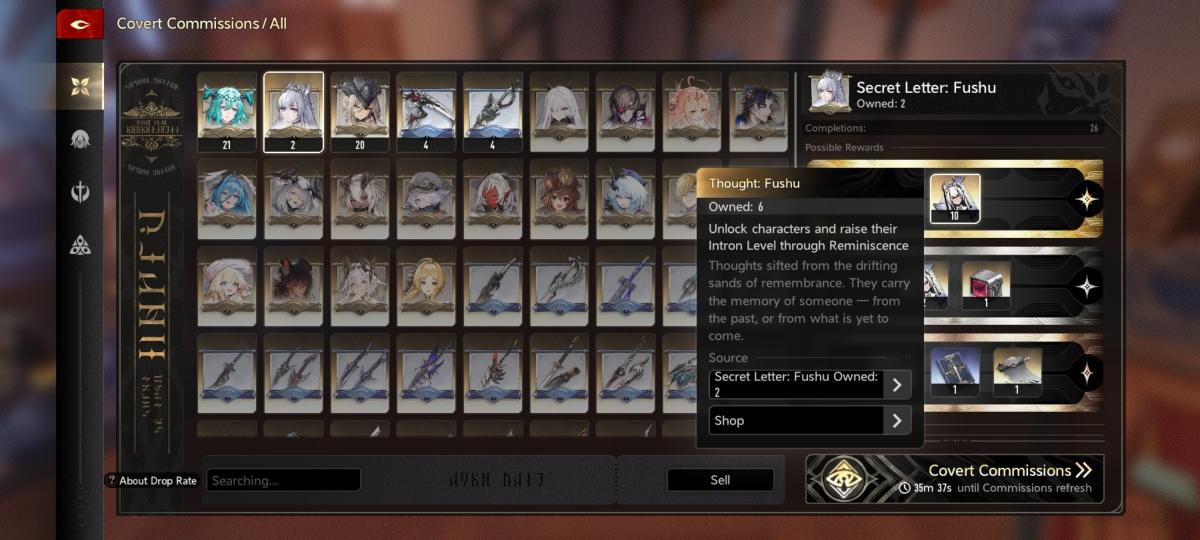The image size is (1200, 540).
Task: Inspect the red cube reward item
Action: point(986,286)
